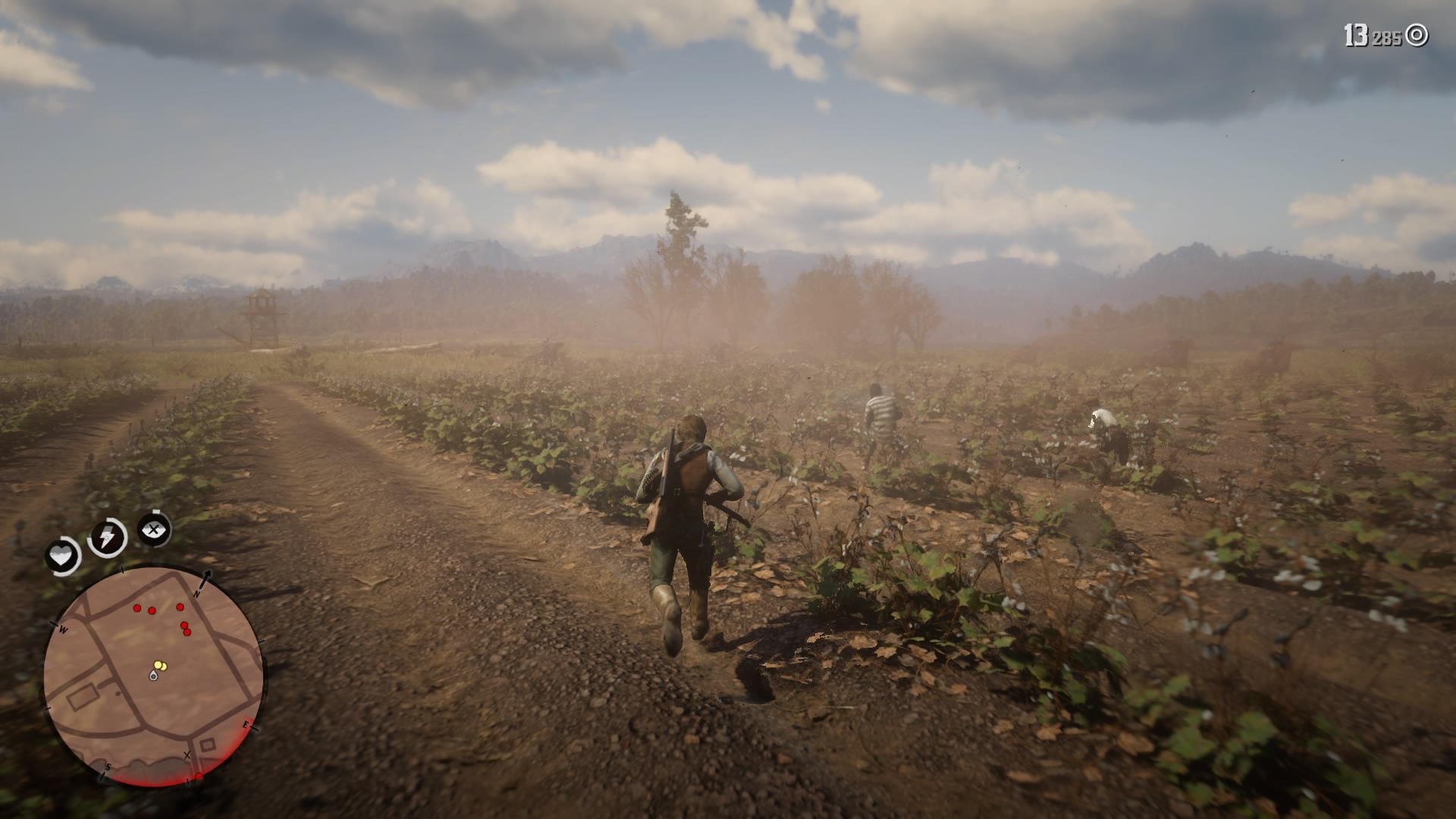Select the lightning bolt stamina core icon
This screenshot has height=819, width=1456.
point(106,537)
